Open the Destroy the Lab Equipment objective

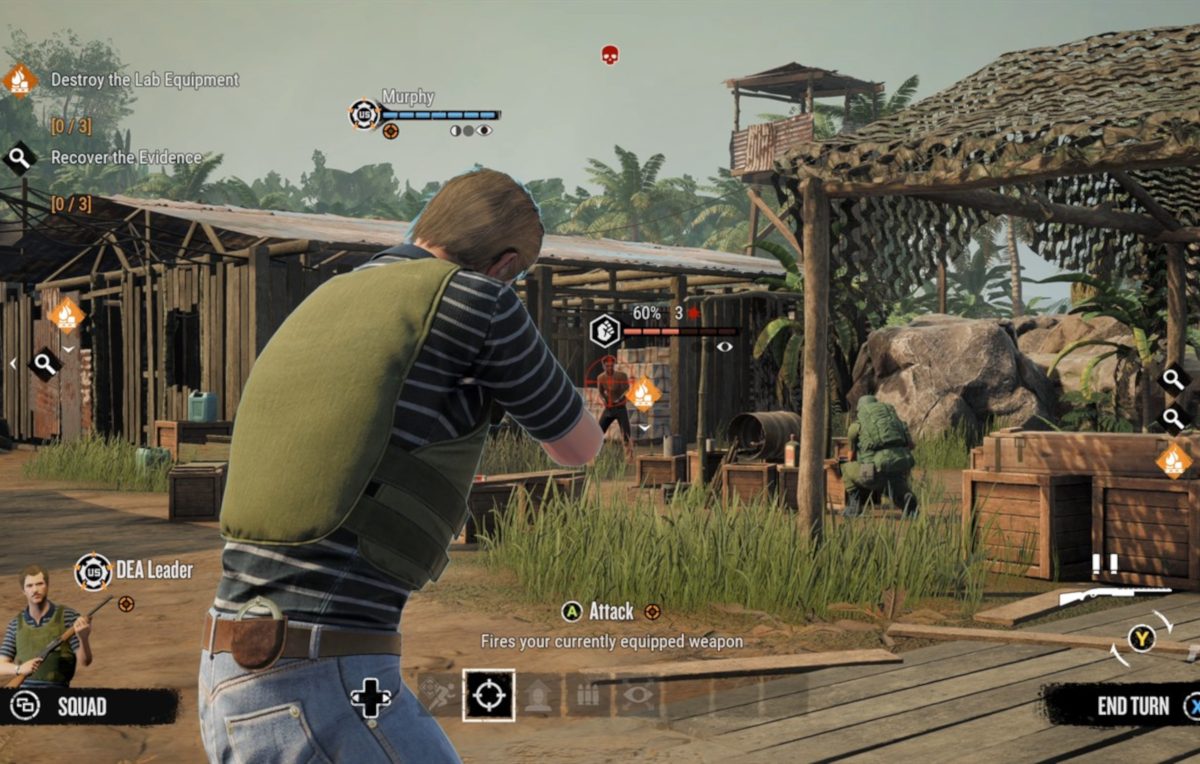pos(144,80)
